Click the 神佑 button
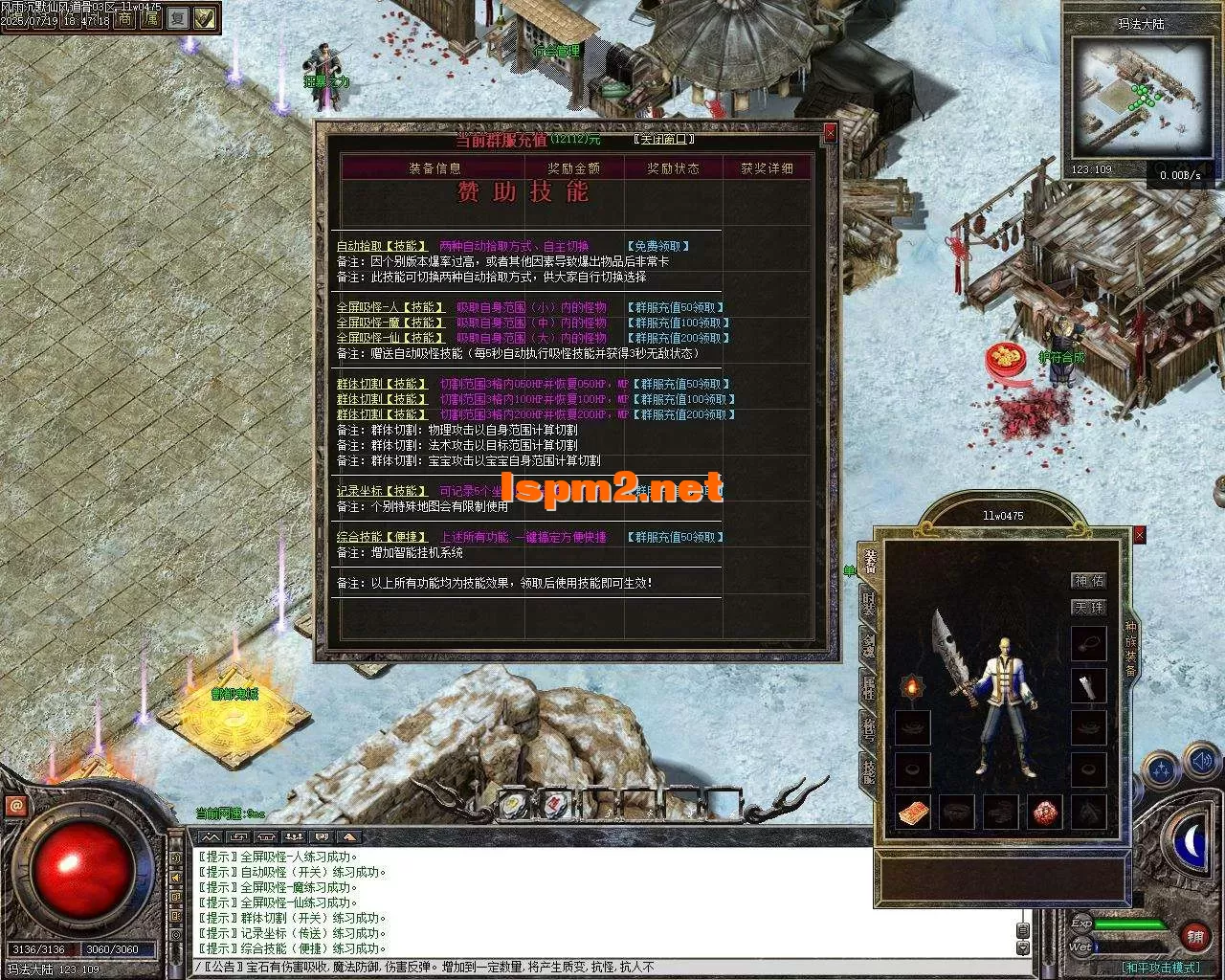The image size is (1225, 980). point(1088,581)
